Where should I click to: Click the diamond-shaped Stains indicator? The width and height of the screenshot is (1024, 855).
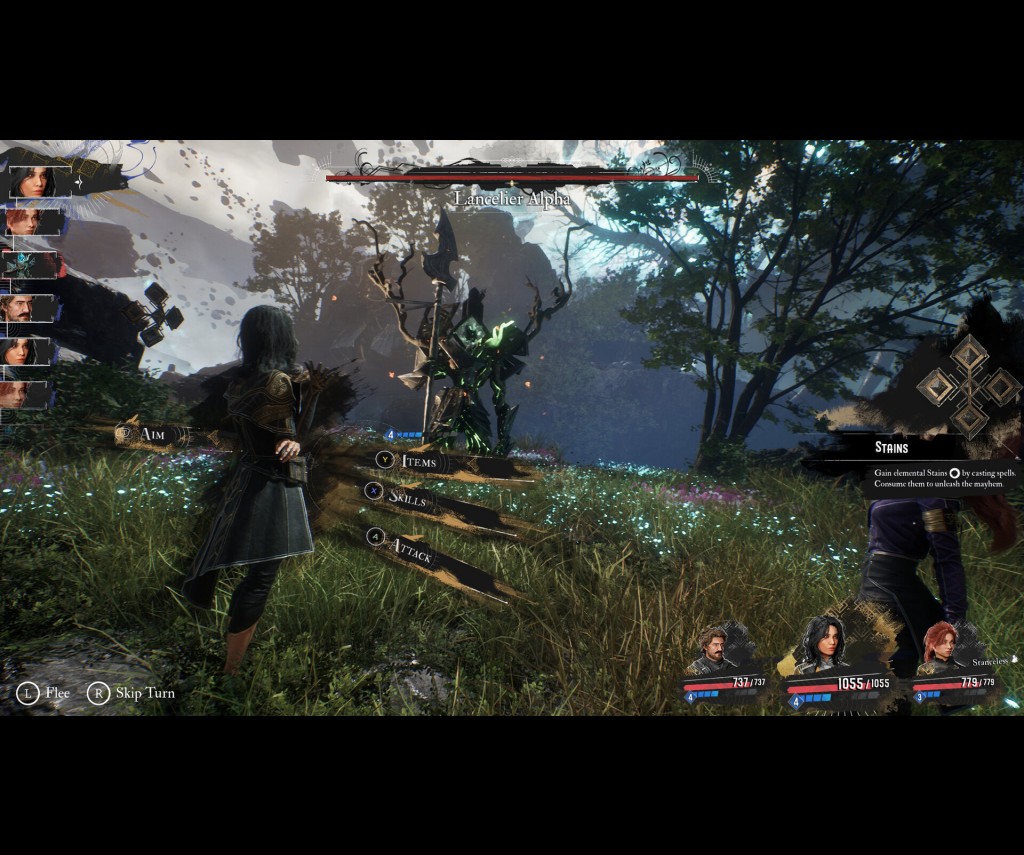(968, 385)
